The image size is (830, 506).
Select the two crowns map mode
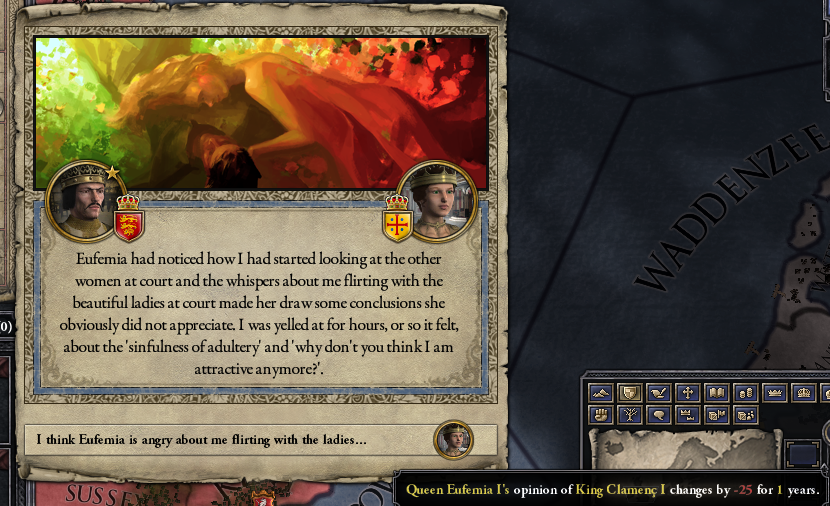click(x=687, y=414)
